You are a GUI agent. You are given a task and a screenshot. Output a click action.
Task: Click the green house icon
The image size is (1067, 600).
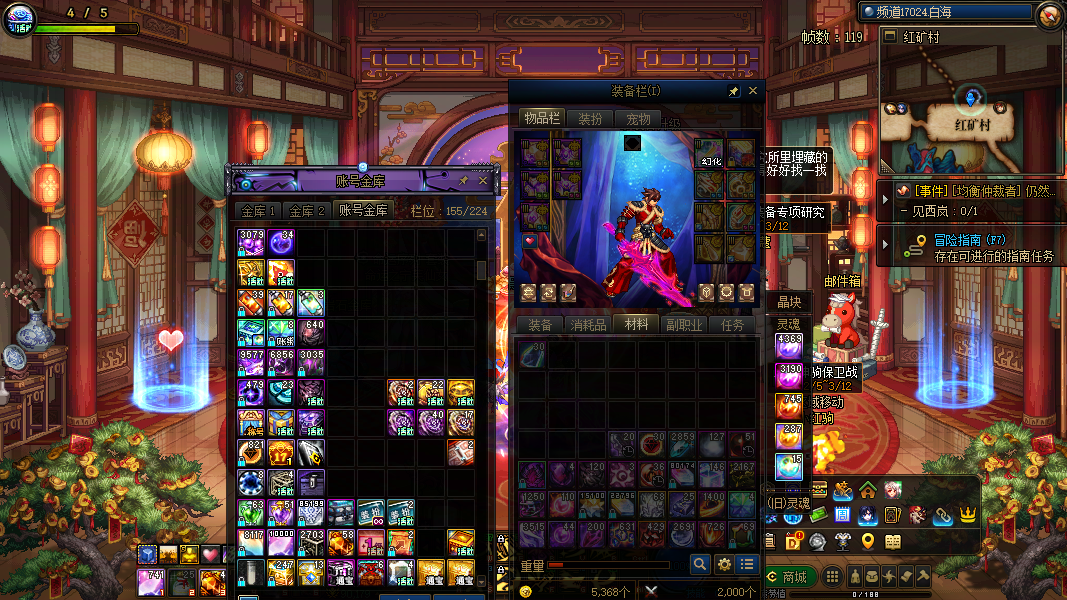(868, 490)
